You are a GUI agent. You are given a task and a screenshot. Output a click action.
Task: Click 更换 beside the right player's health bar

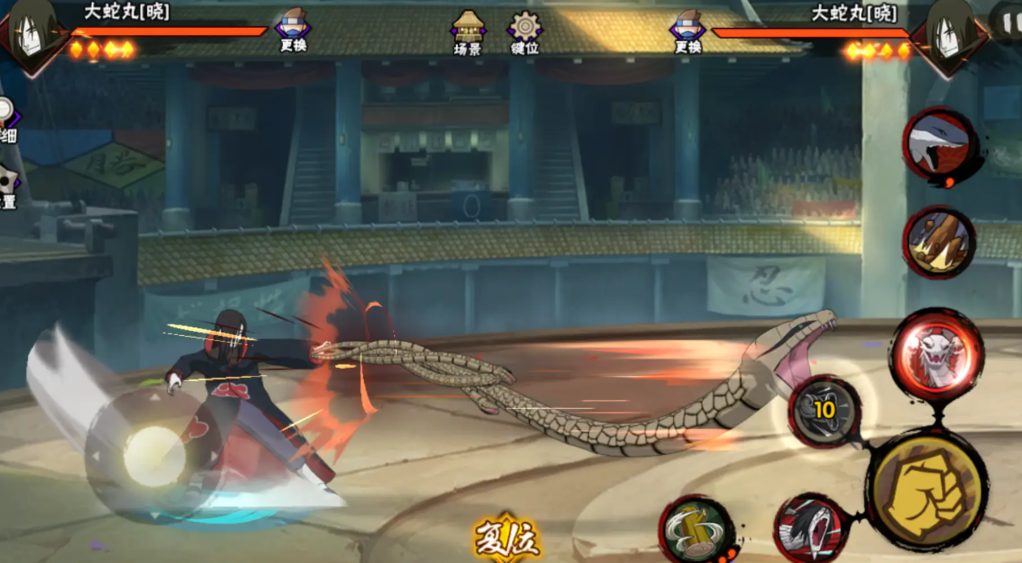pyautogui.click(x=688, y=30)
